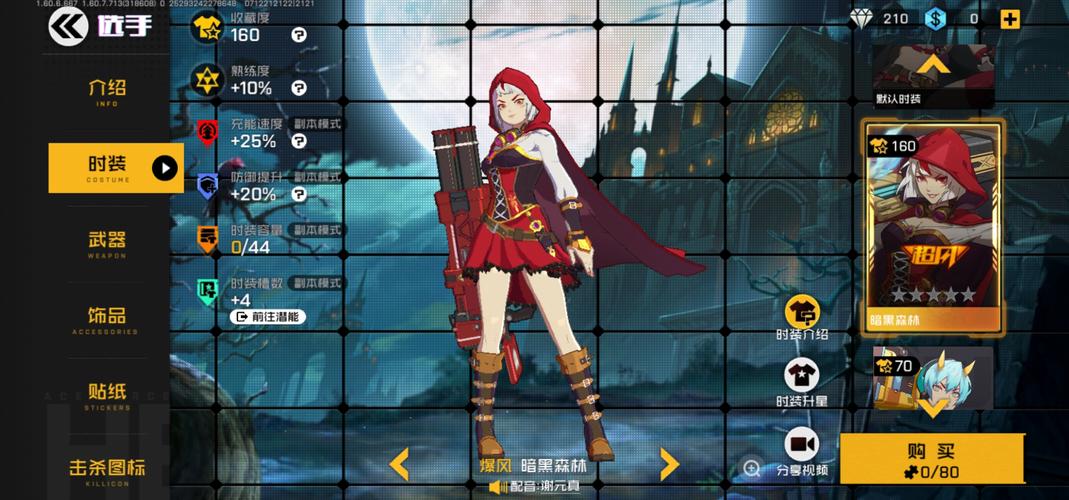The height and width of the screenshot is (500, 1069).
Task: Go back using the double-chevron button
Action: 68,26
